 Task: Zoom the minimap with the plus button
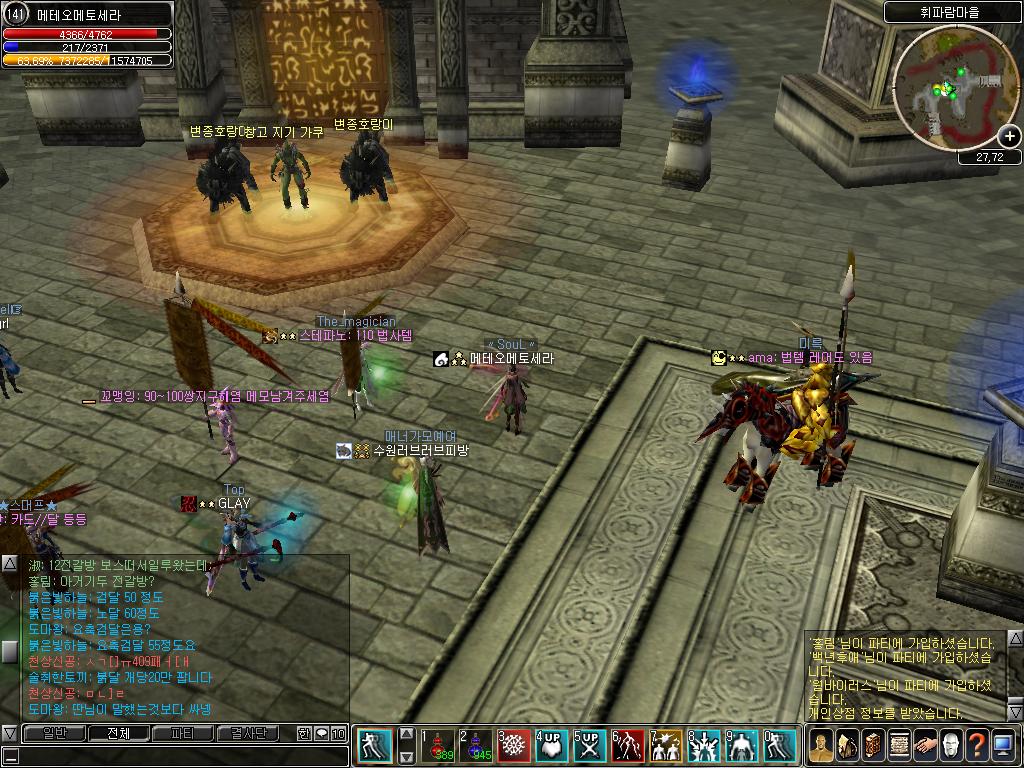1009,137
